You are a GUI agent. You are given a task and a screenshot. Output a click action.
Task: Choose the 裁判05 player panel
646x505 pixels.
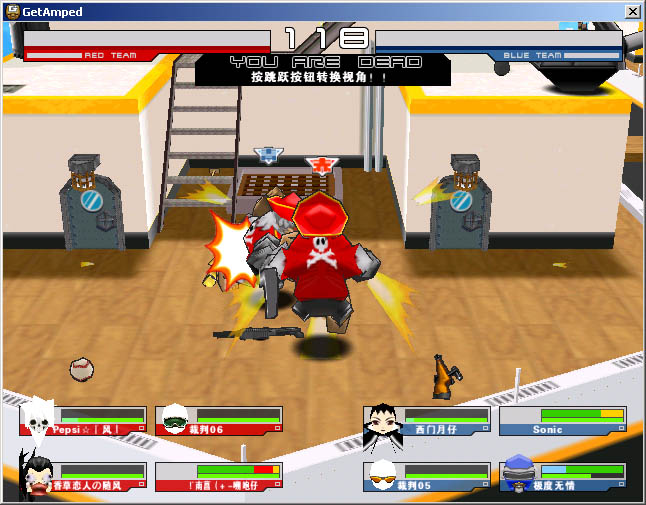pyautogui.click(x=428, y=477)
